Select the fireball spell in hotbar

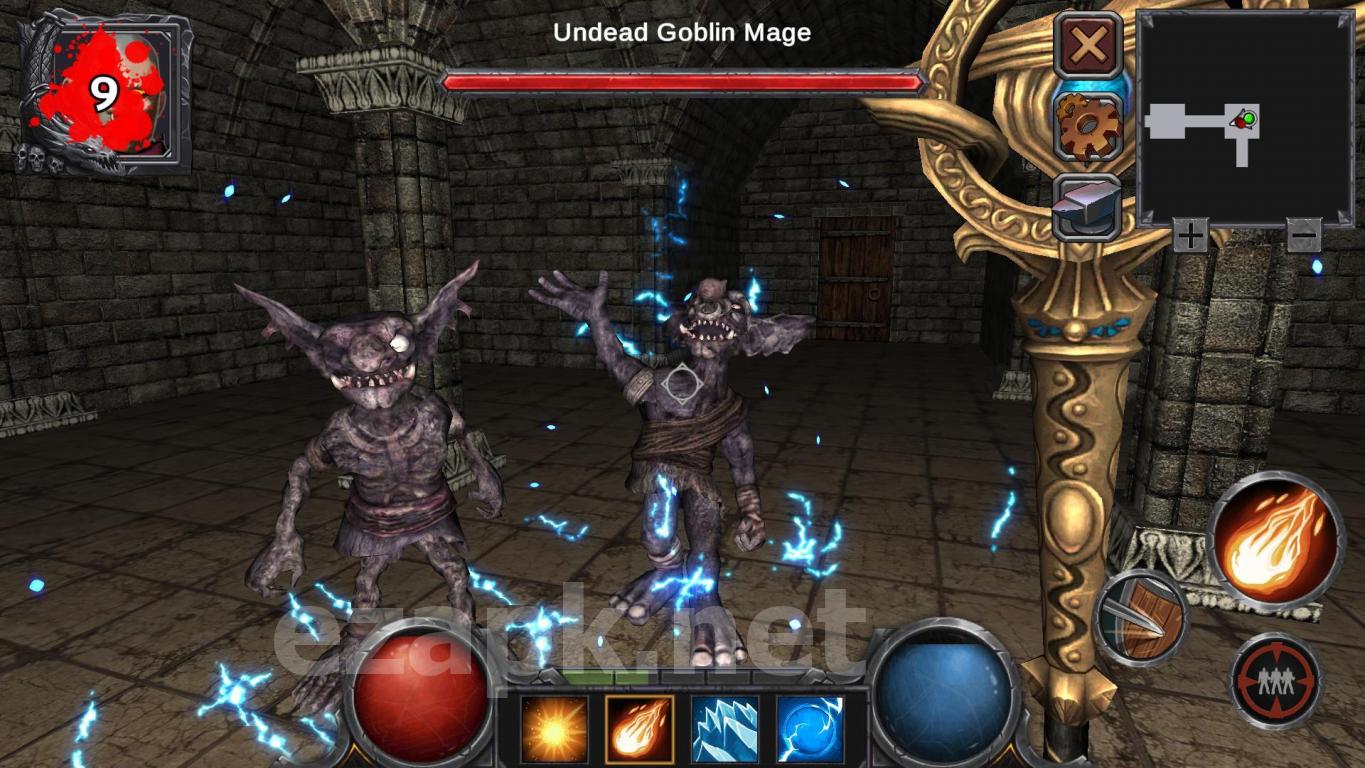pyautogui.click(x=639, y=729)
